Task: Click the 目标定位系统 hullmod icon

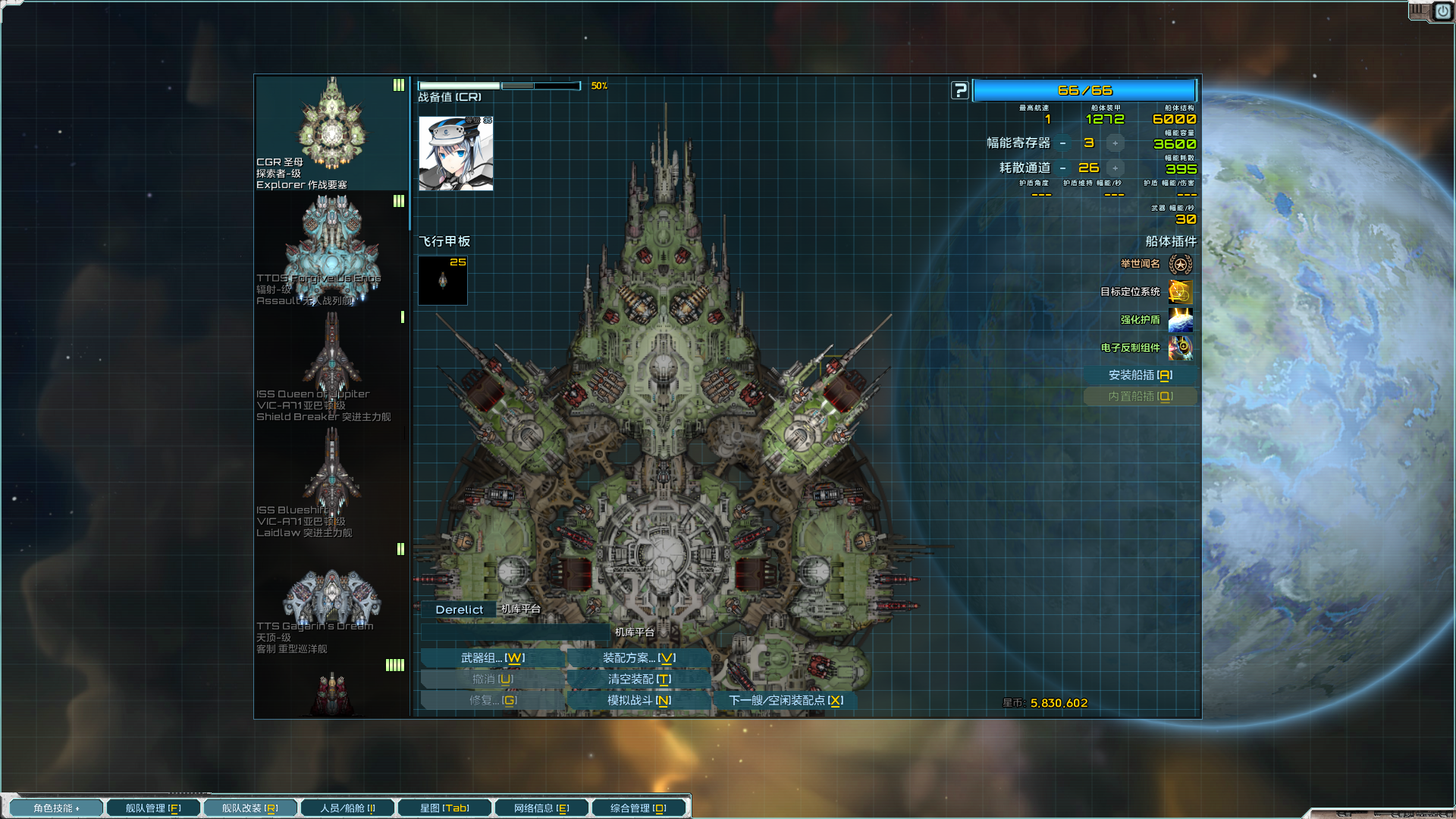Action: click(1180, 292)
